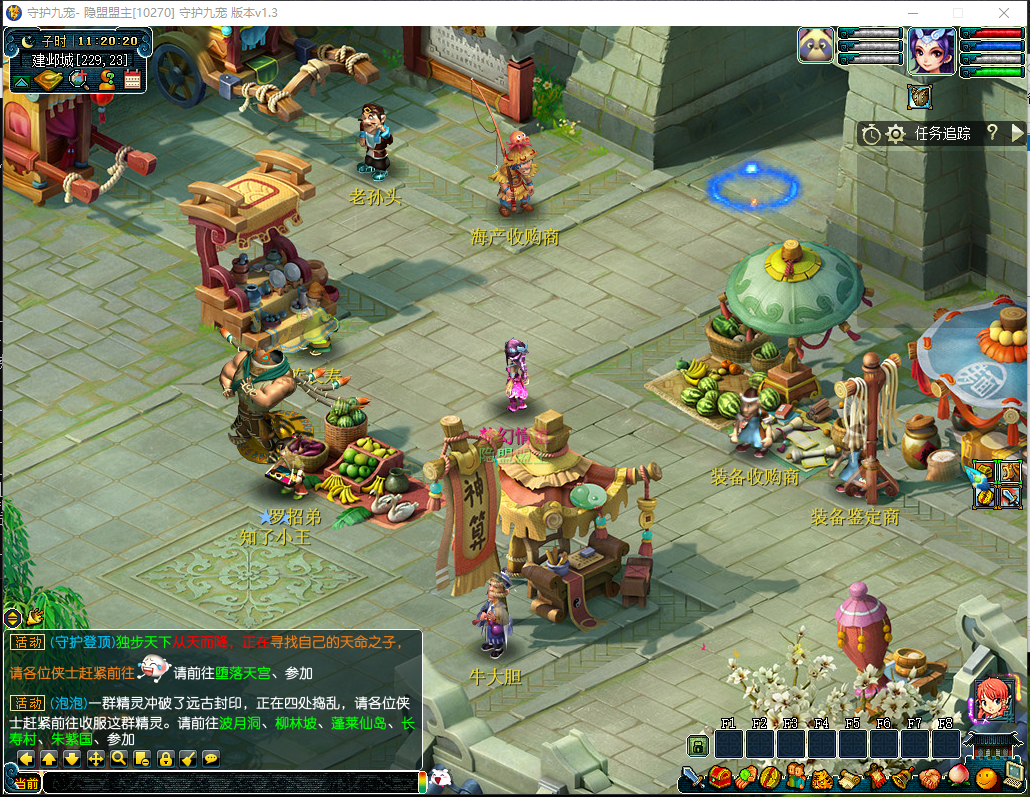The height and width of the screenshot is (797, 1030).
Task: Open quest tracker settings gear
Action: 895,133
